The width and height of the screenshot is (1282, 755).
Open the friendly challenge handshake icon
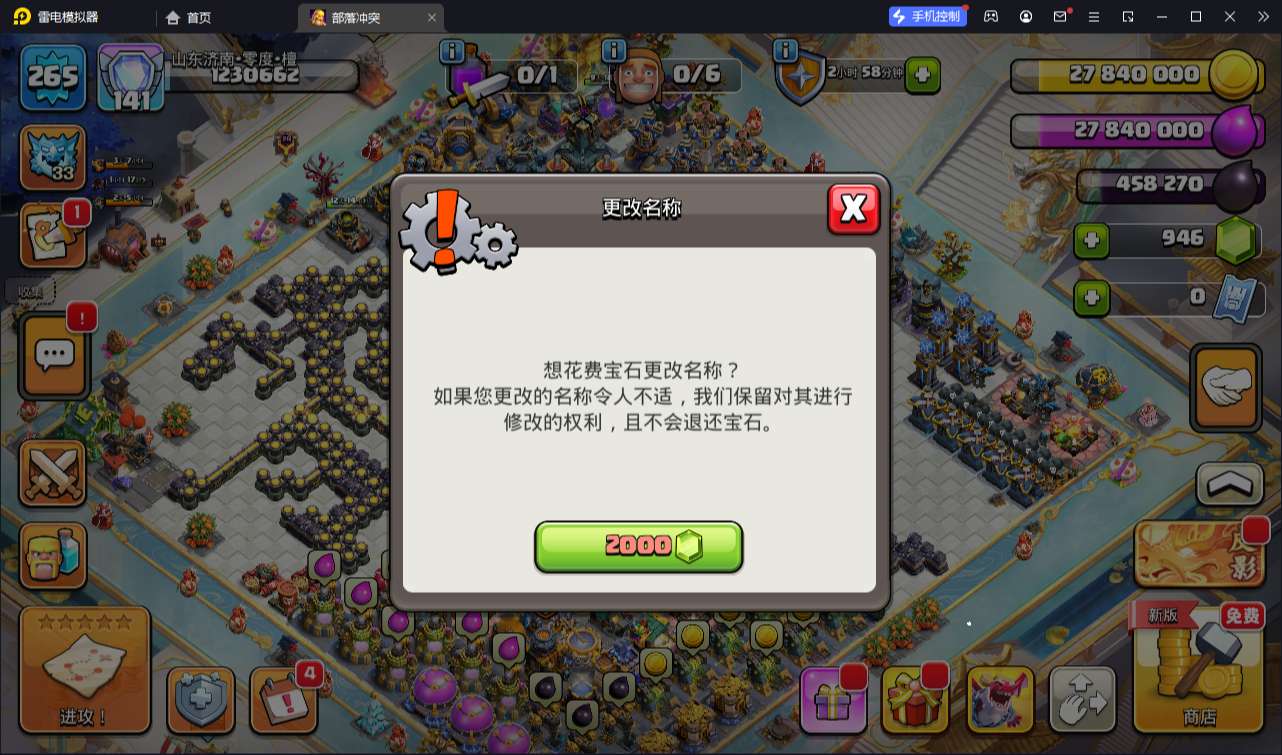(x=1225, y=388)
